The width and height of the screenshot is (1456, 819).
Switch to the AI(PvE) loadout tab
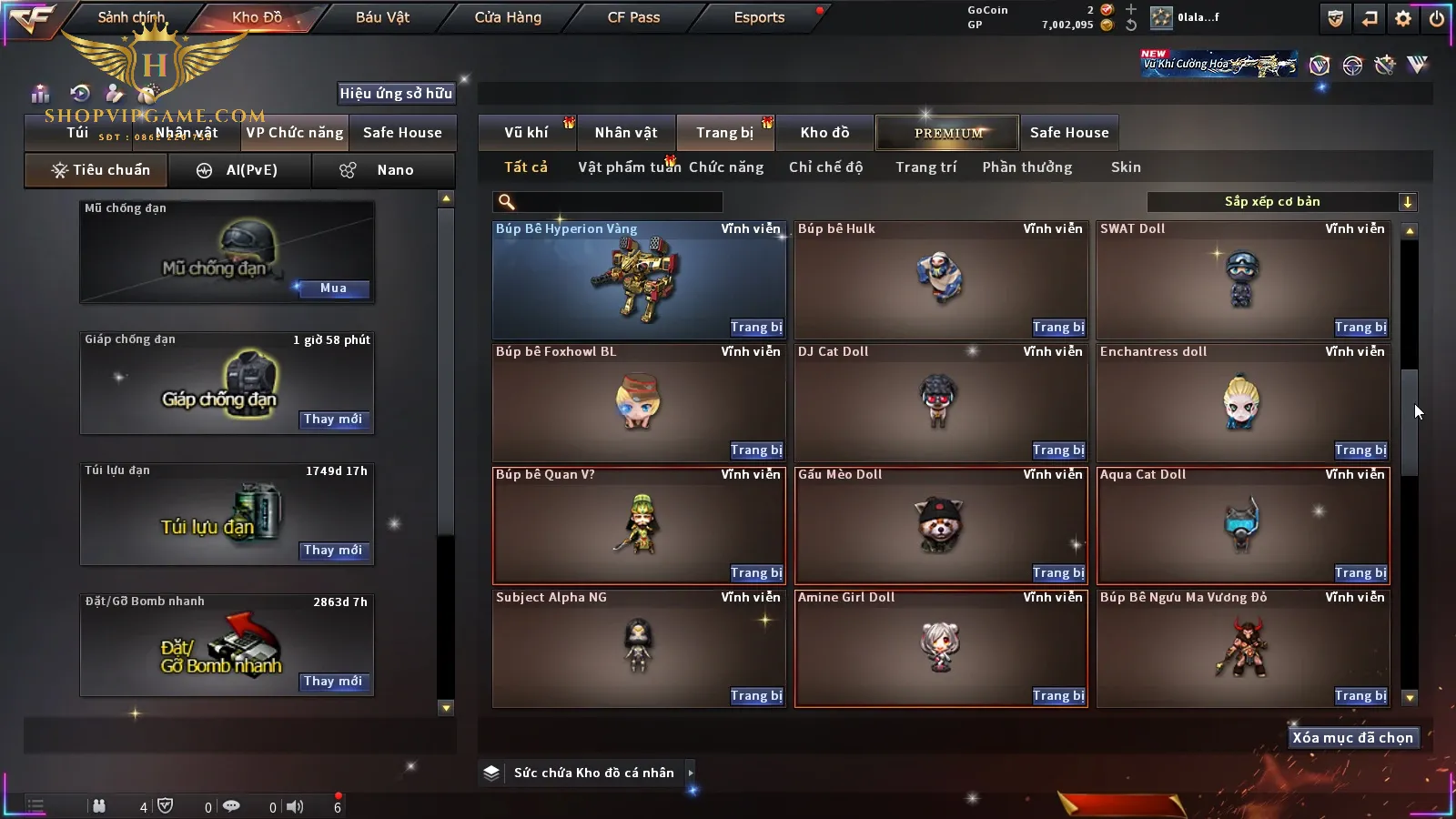[x=239, y=170]
